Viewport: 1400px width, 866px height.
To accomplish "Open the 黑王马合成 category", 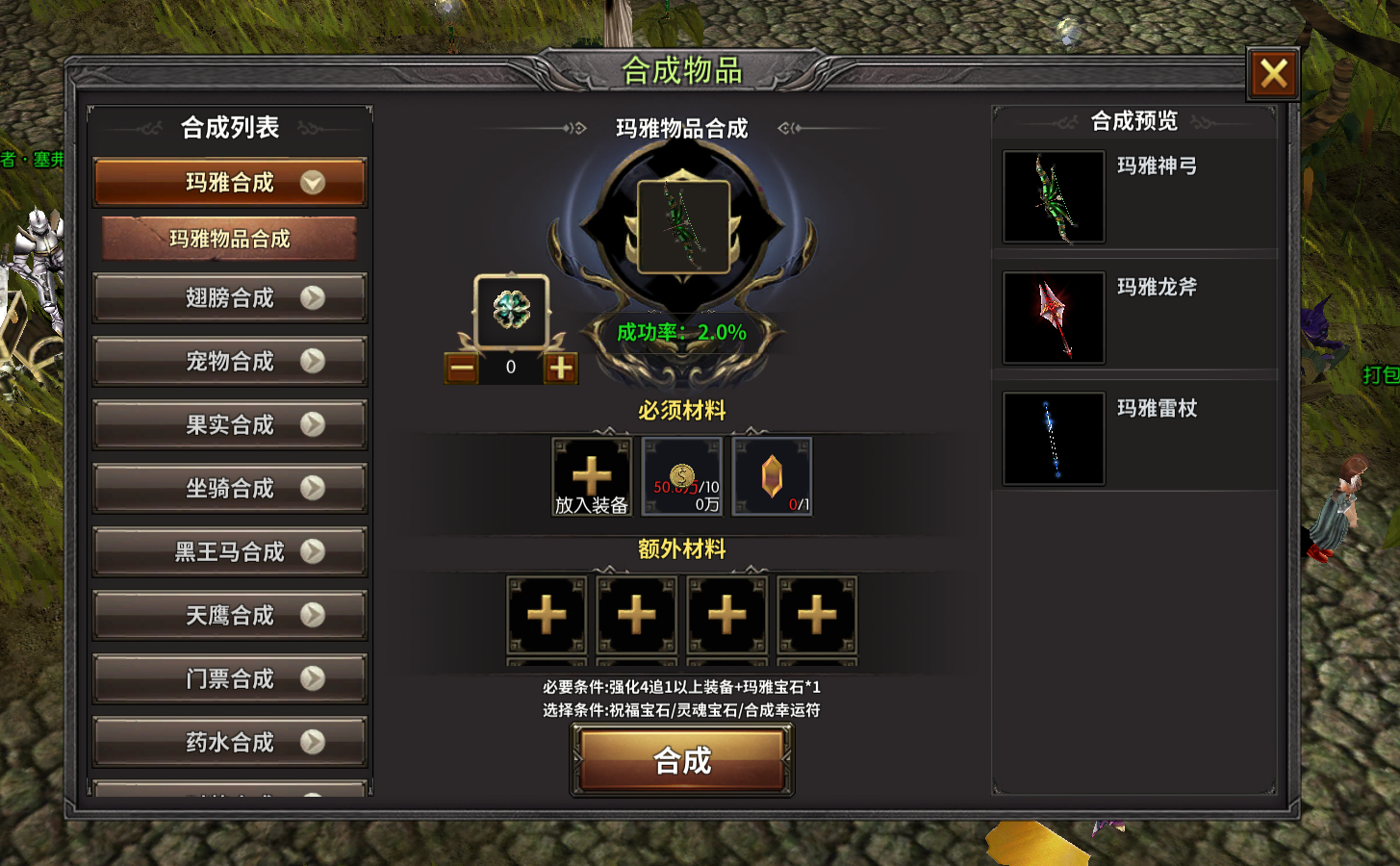I will tap(230, 552).
